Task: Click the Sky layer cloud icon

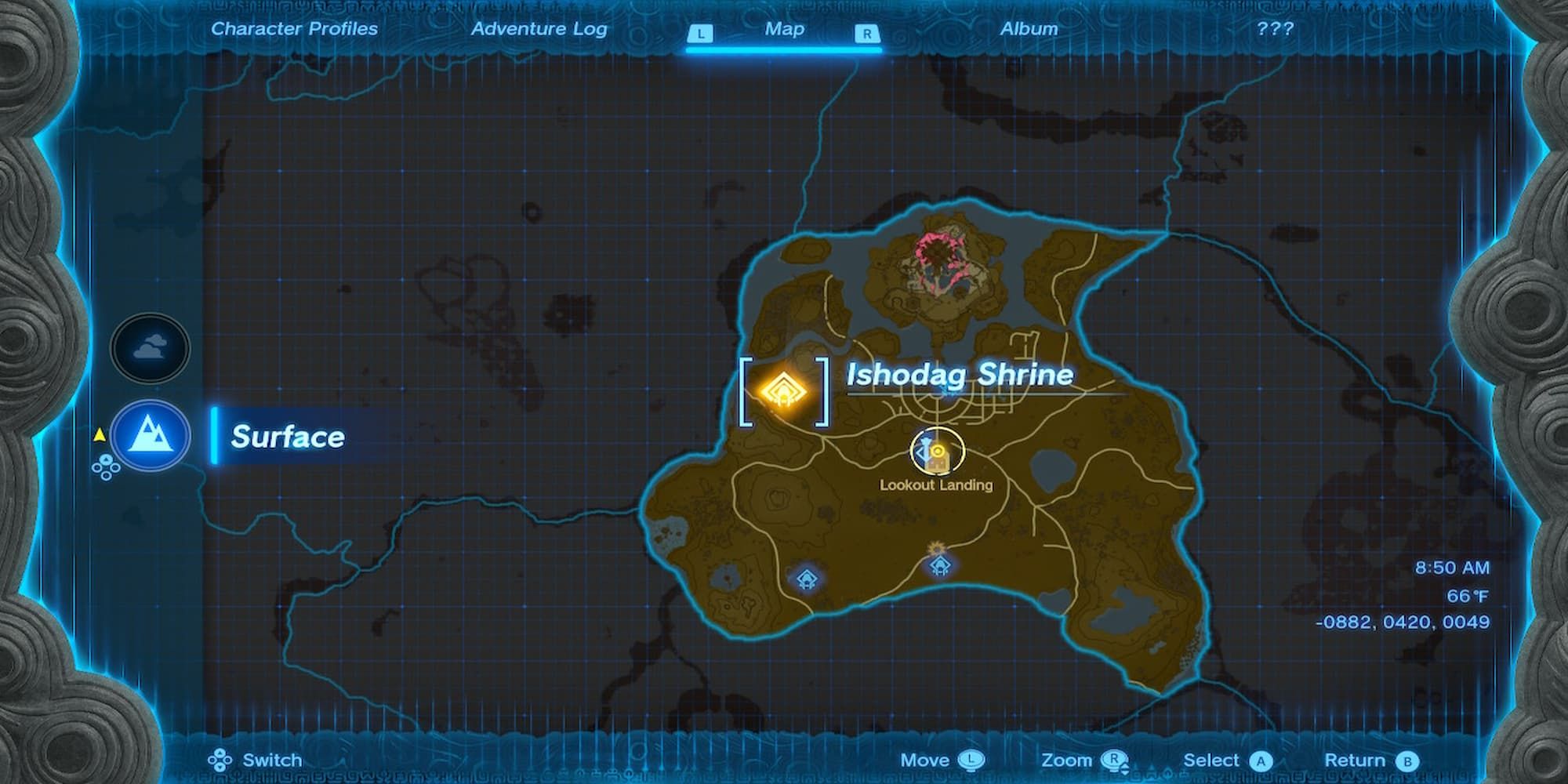Action: pyautogui.click(x=149, y=347)
